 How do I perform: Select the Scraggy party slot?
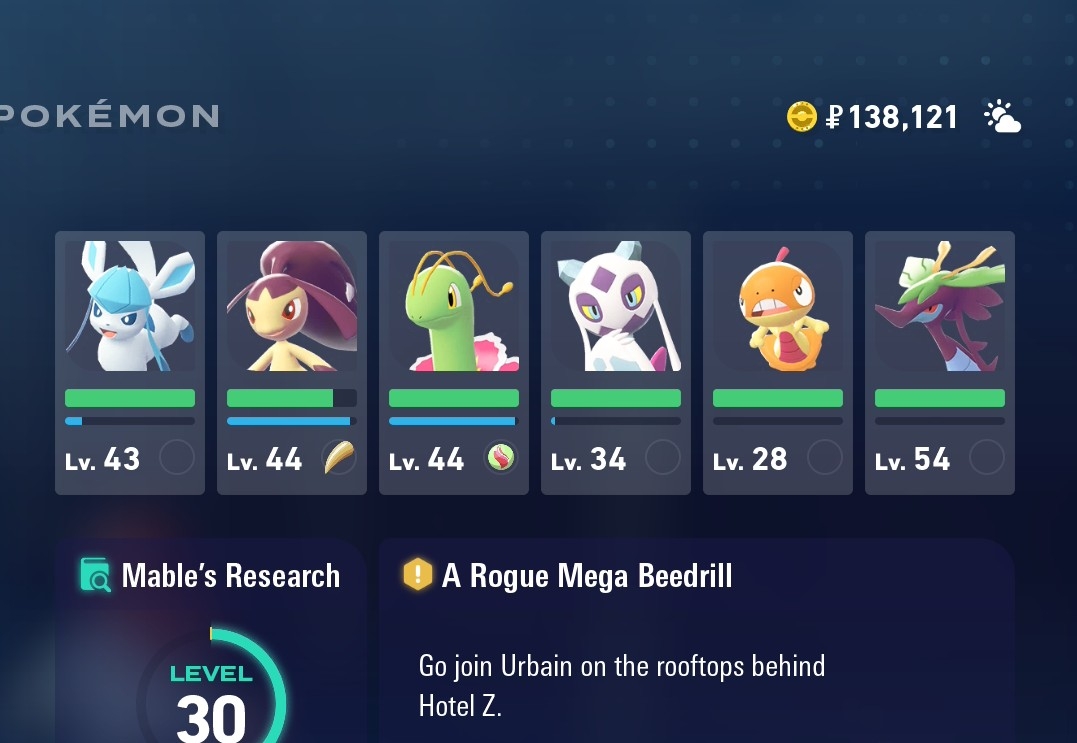[x=777, y=362]
